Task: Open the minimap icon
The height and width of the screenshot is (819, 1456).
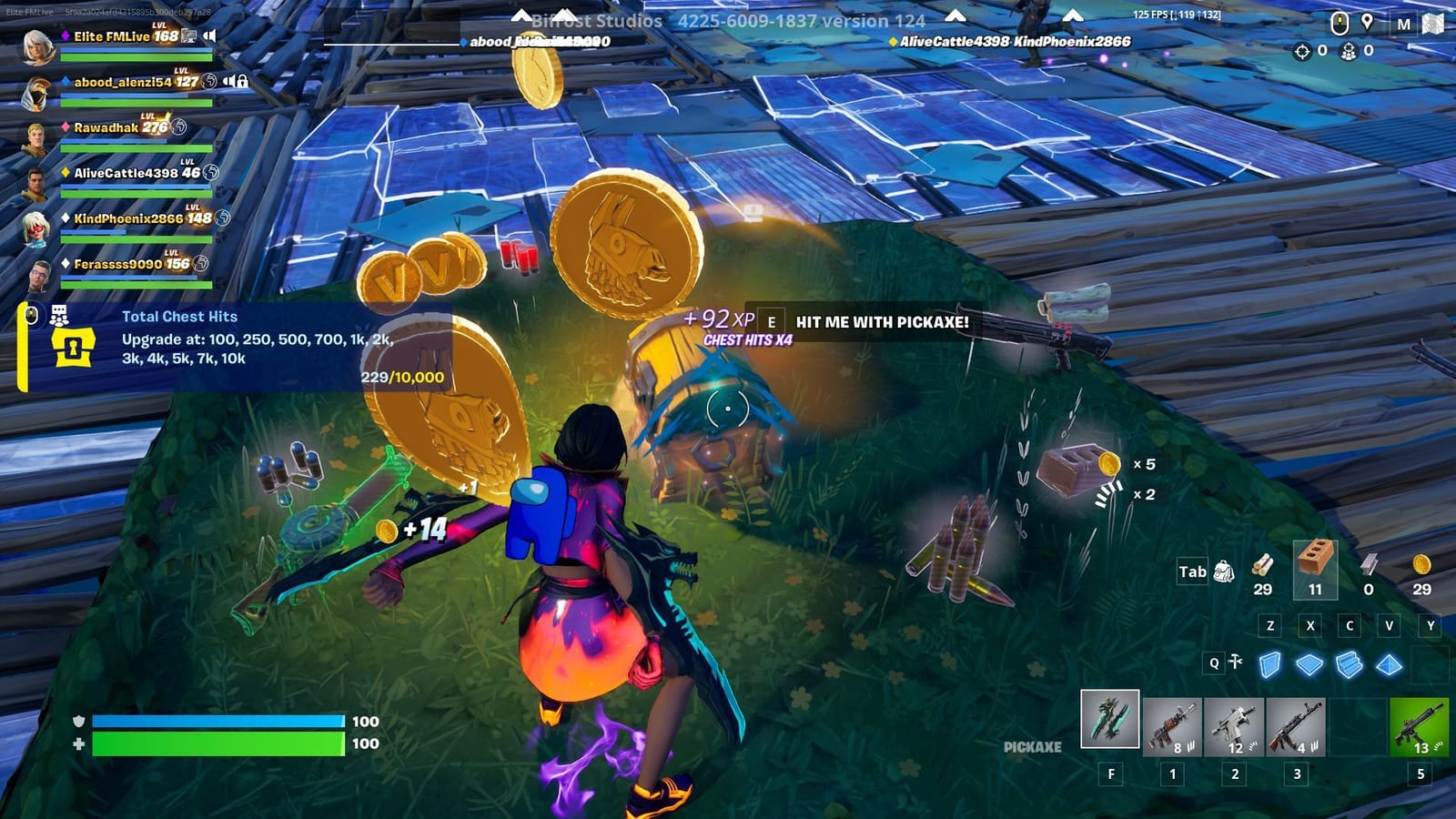Action: [1432, 25]
